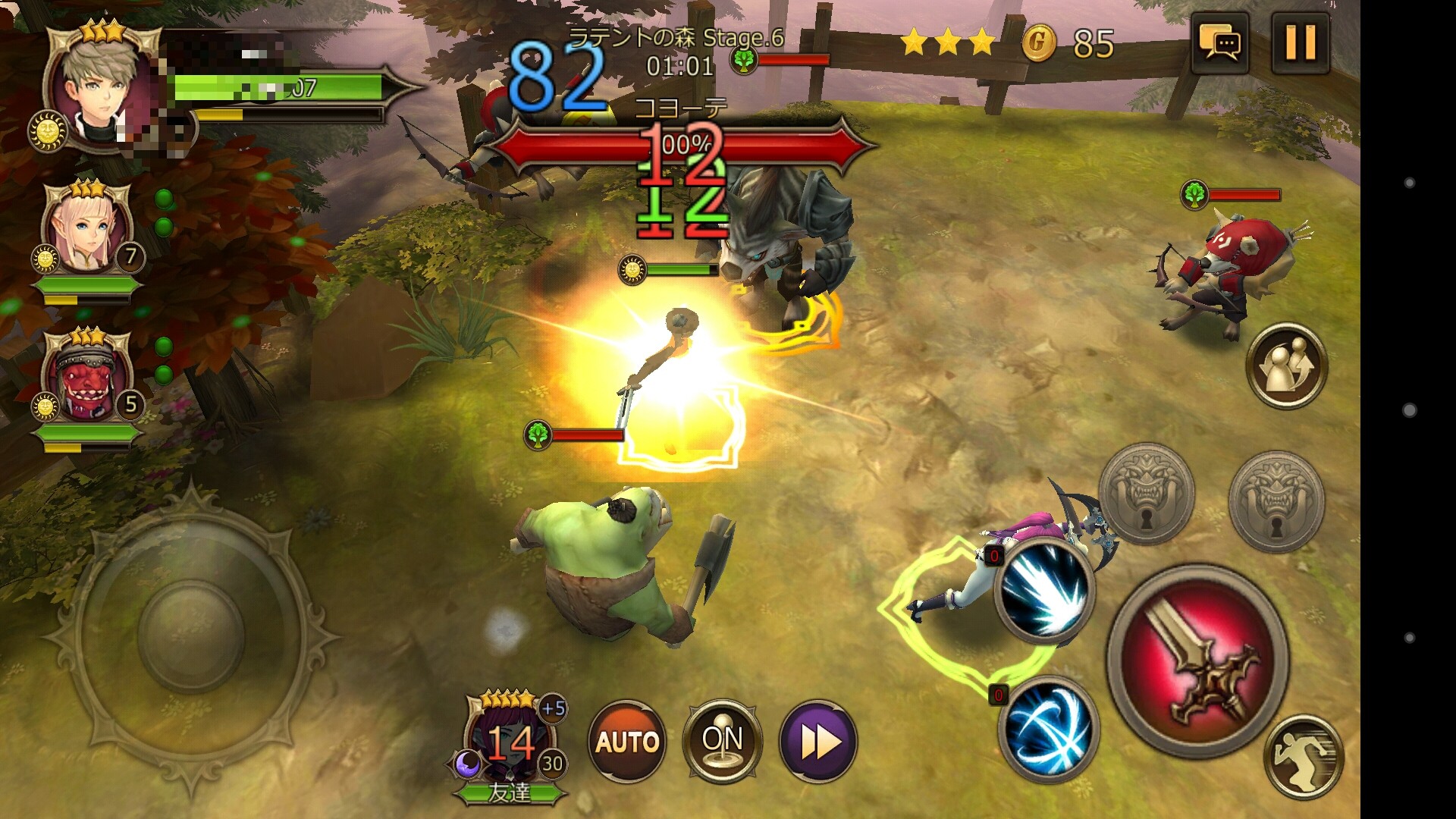
Task: Tap the character swap button
Action: pyautogui.click(x=1286, y=366)
